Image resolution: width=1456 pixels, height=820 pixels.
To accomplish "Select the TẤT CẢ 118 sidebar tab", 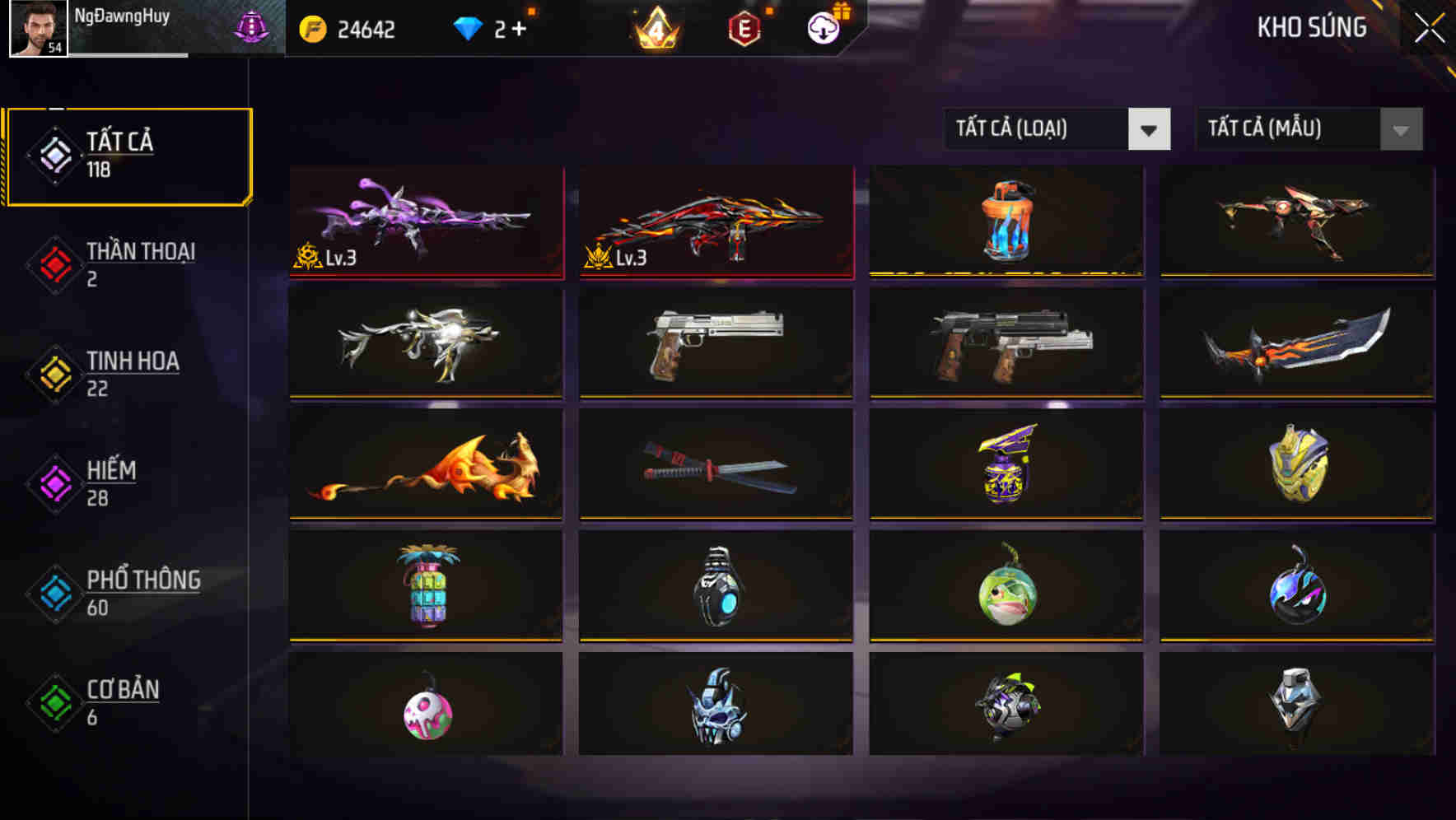I will click(128, 155).
